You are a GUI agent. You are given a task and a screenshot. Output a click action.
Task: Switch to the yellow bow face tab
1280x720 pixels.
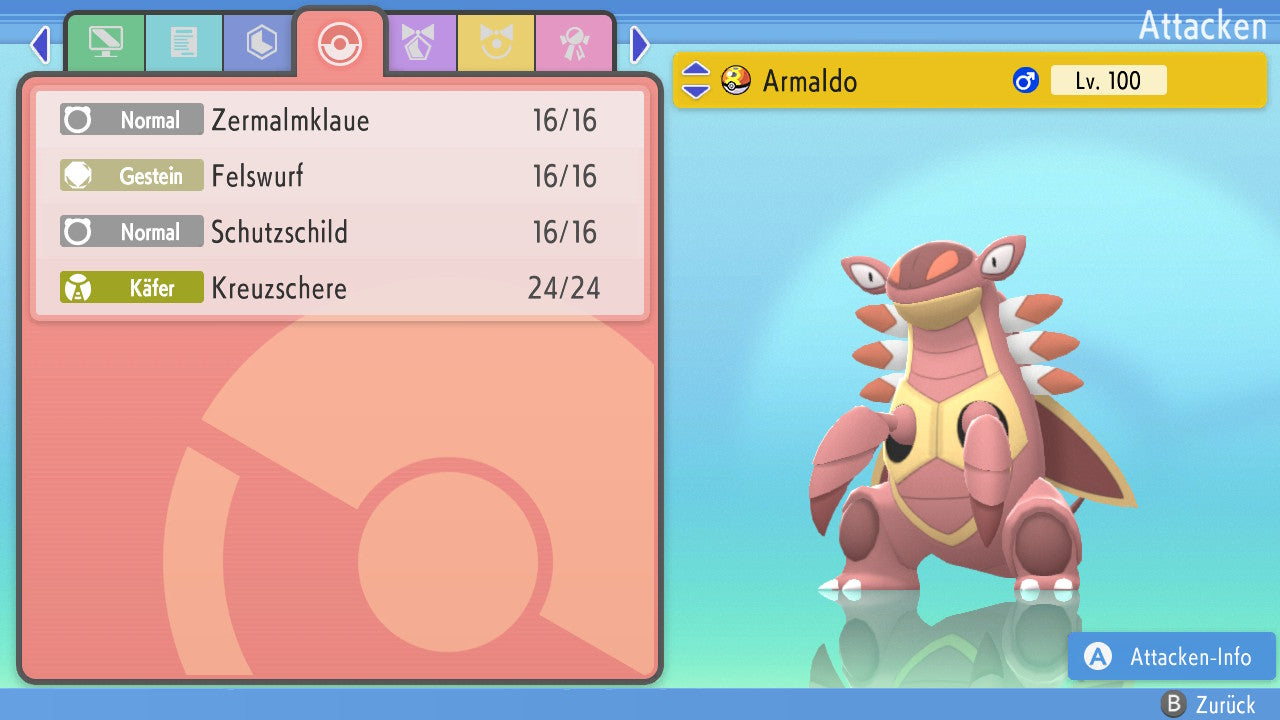coord(497,43)
